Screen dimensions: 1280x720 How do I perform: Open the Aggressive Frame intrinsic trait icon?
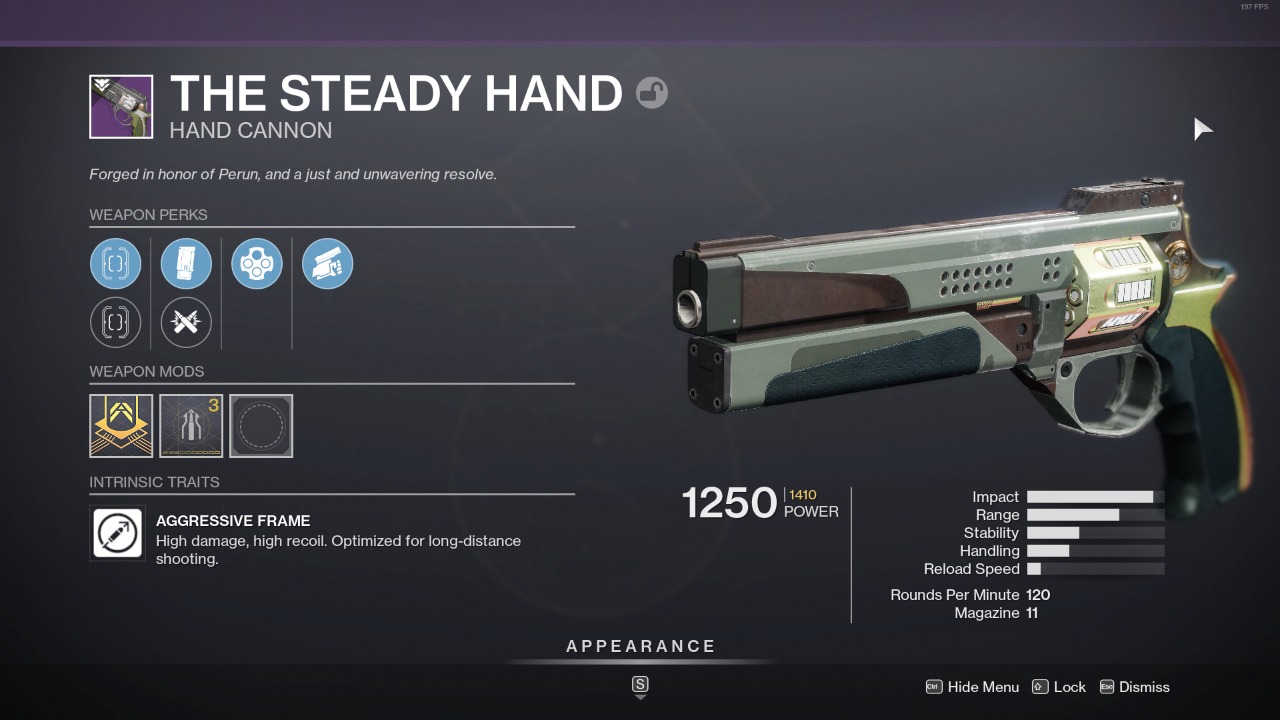point(117,533)
